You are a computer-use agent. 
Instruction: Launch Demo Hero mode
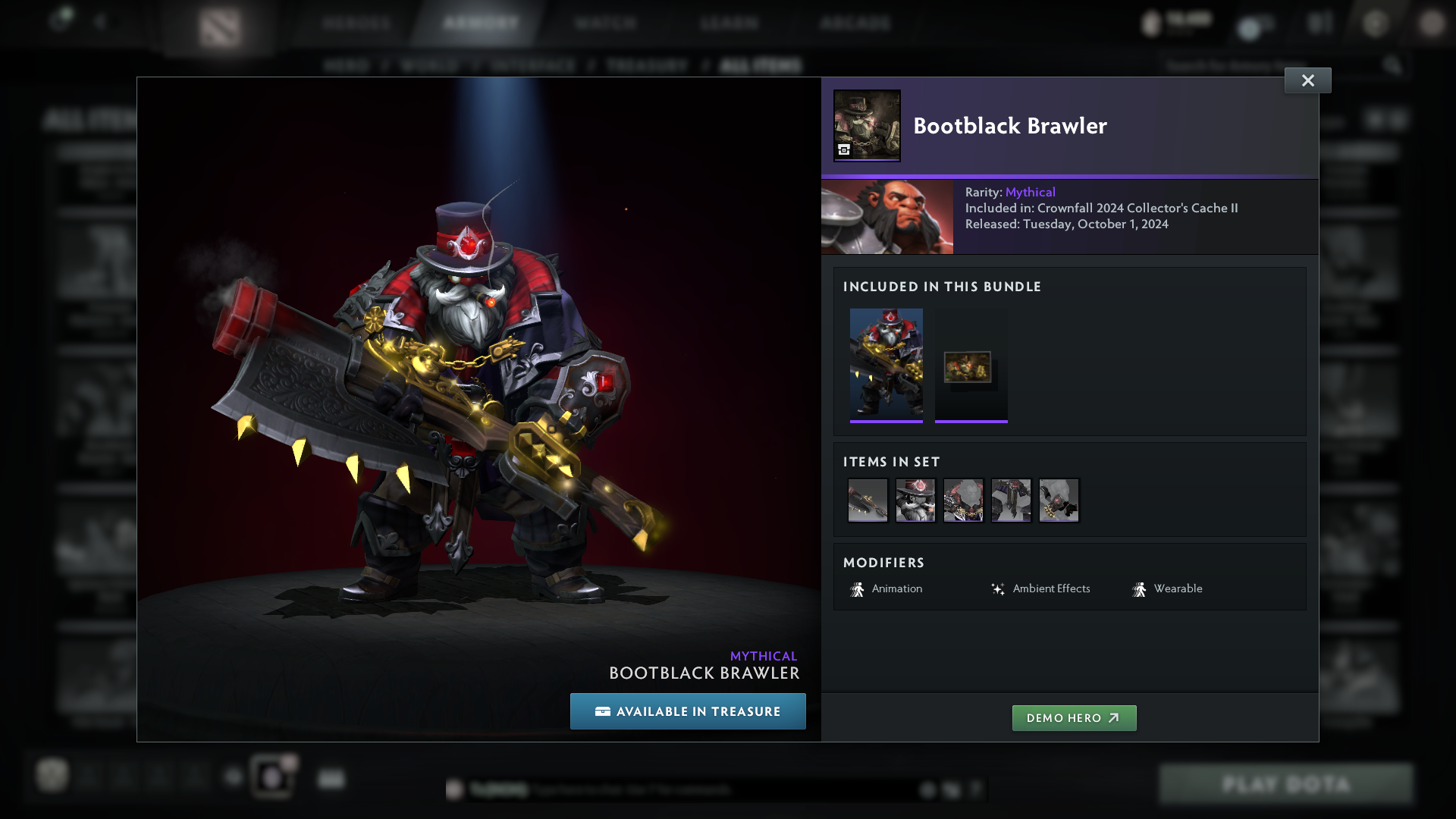[x=1074, y=718]
